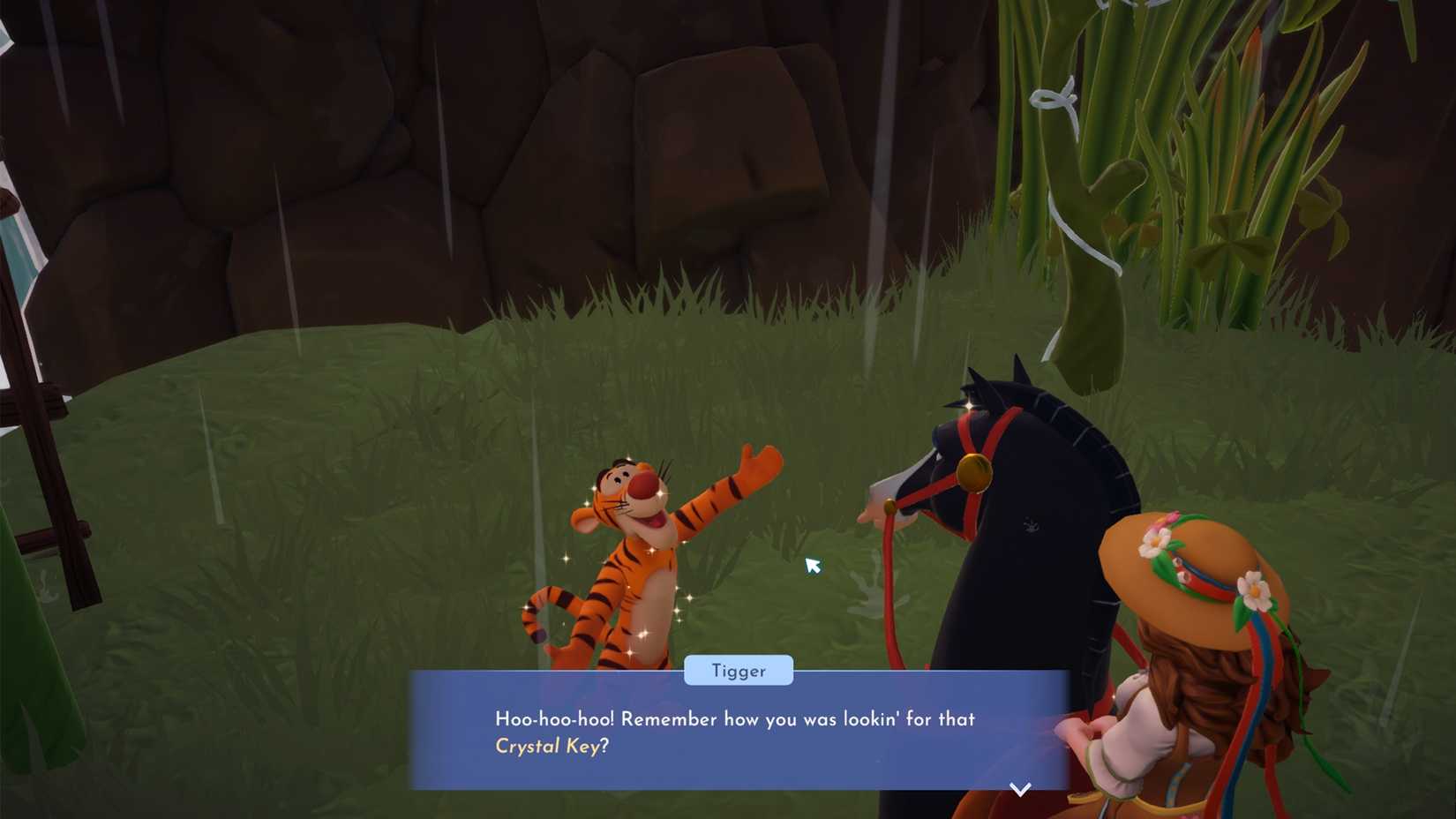Click the chevron arrow to continue conversation

click(x=1019, y=788)
